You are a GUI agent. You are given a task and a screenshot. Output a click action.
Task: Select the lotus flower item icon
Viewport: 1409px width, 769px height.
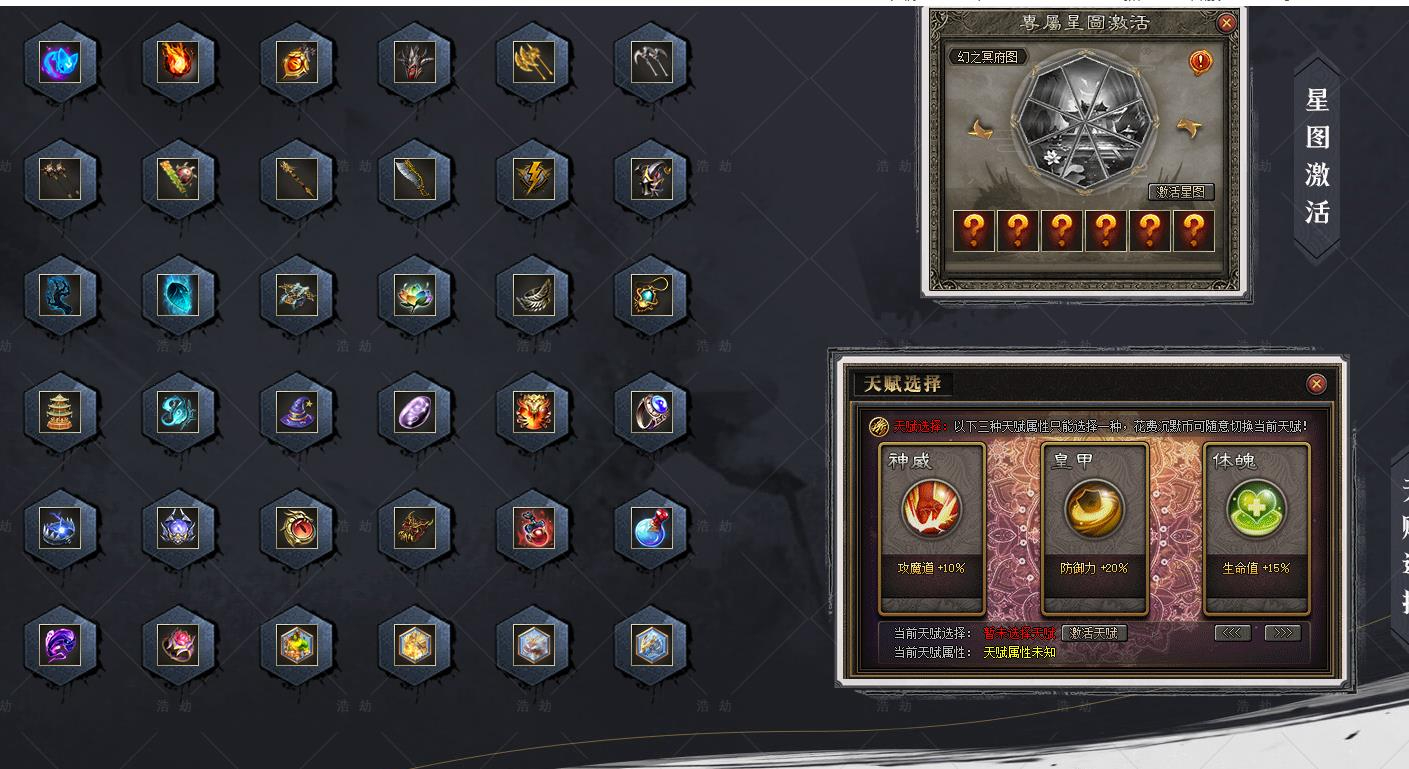pos(415,293)
